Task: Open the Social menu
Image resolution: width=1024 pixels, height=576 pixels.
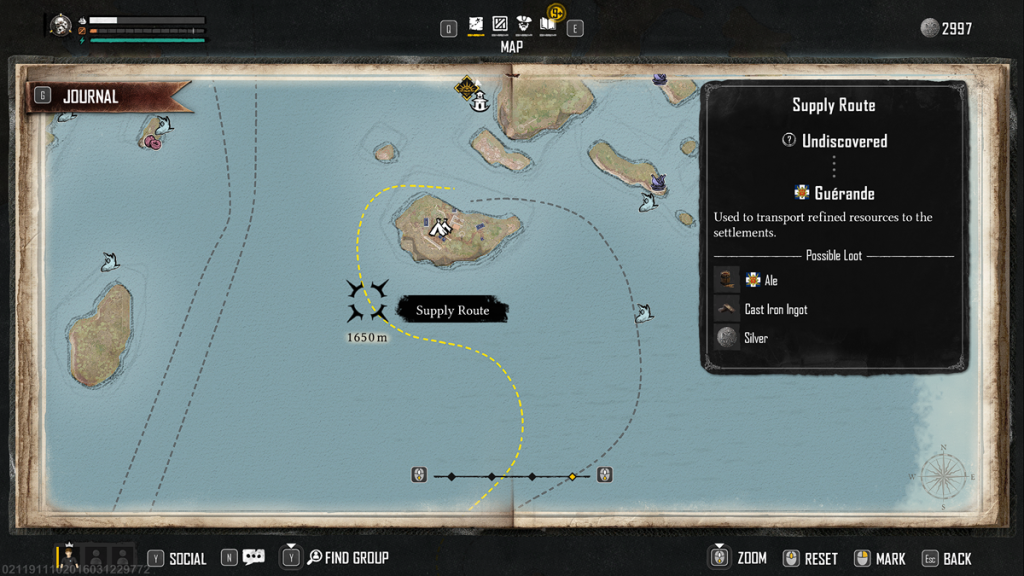Action: tap(187, 559)
